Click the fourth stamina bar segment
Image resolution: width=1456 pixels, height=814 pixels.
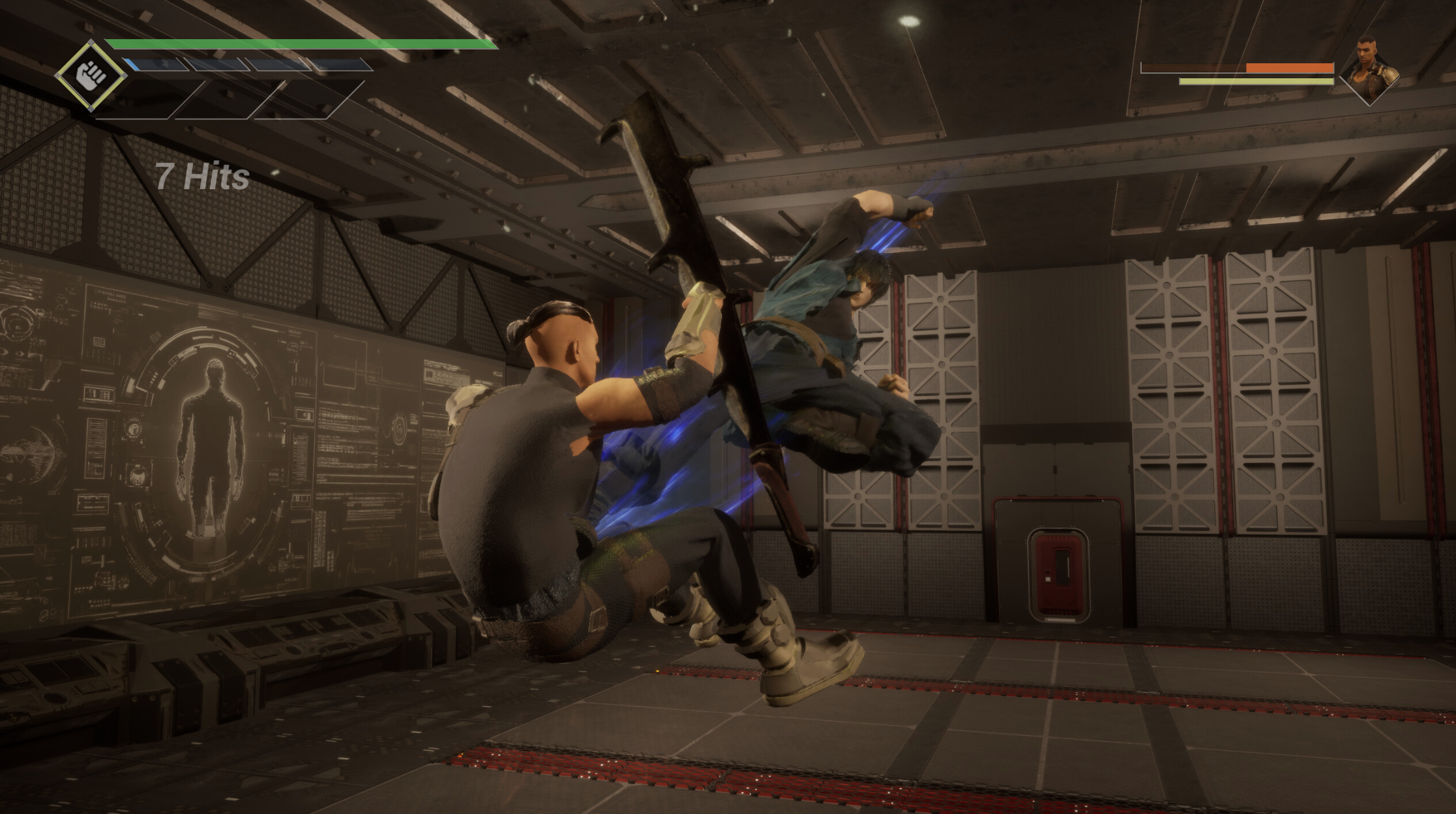click(336, 65)
